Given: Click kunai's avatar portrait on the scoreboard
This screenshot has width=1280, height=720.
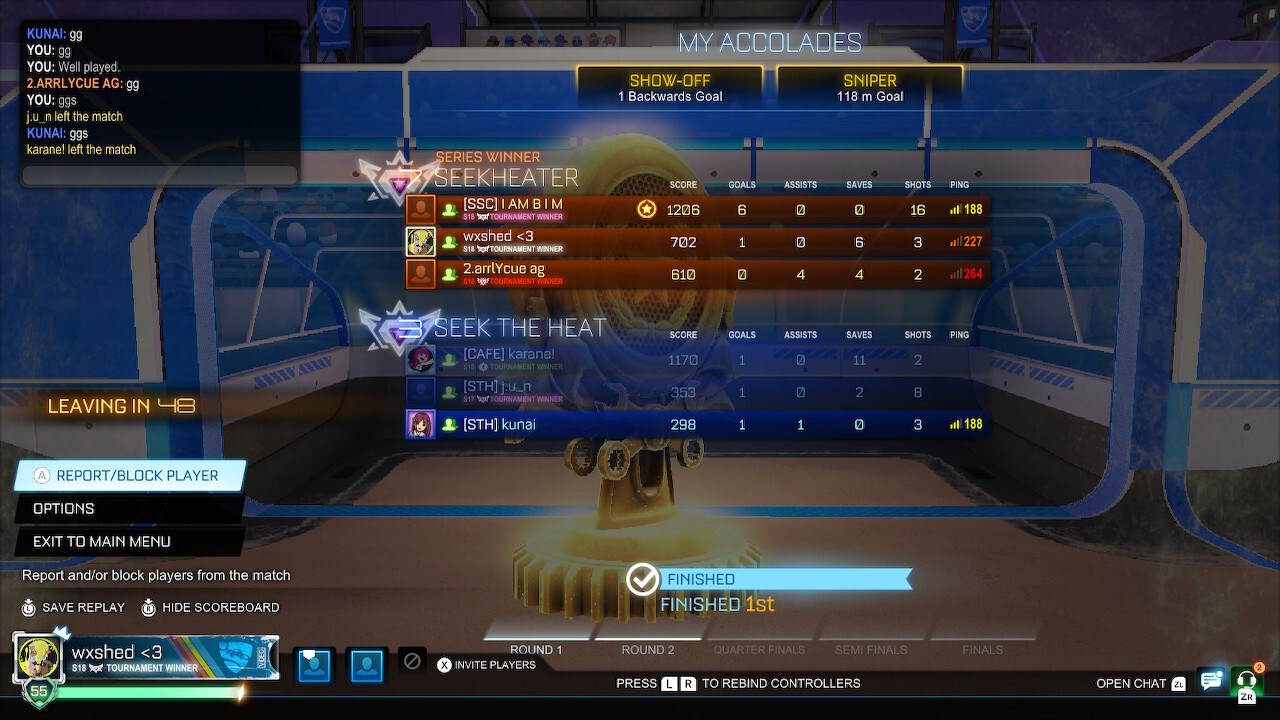Looking at the screenshot, I should coord(420,423).
